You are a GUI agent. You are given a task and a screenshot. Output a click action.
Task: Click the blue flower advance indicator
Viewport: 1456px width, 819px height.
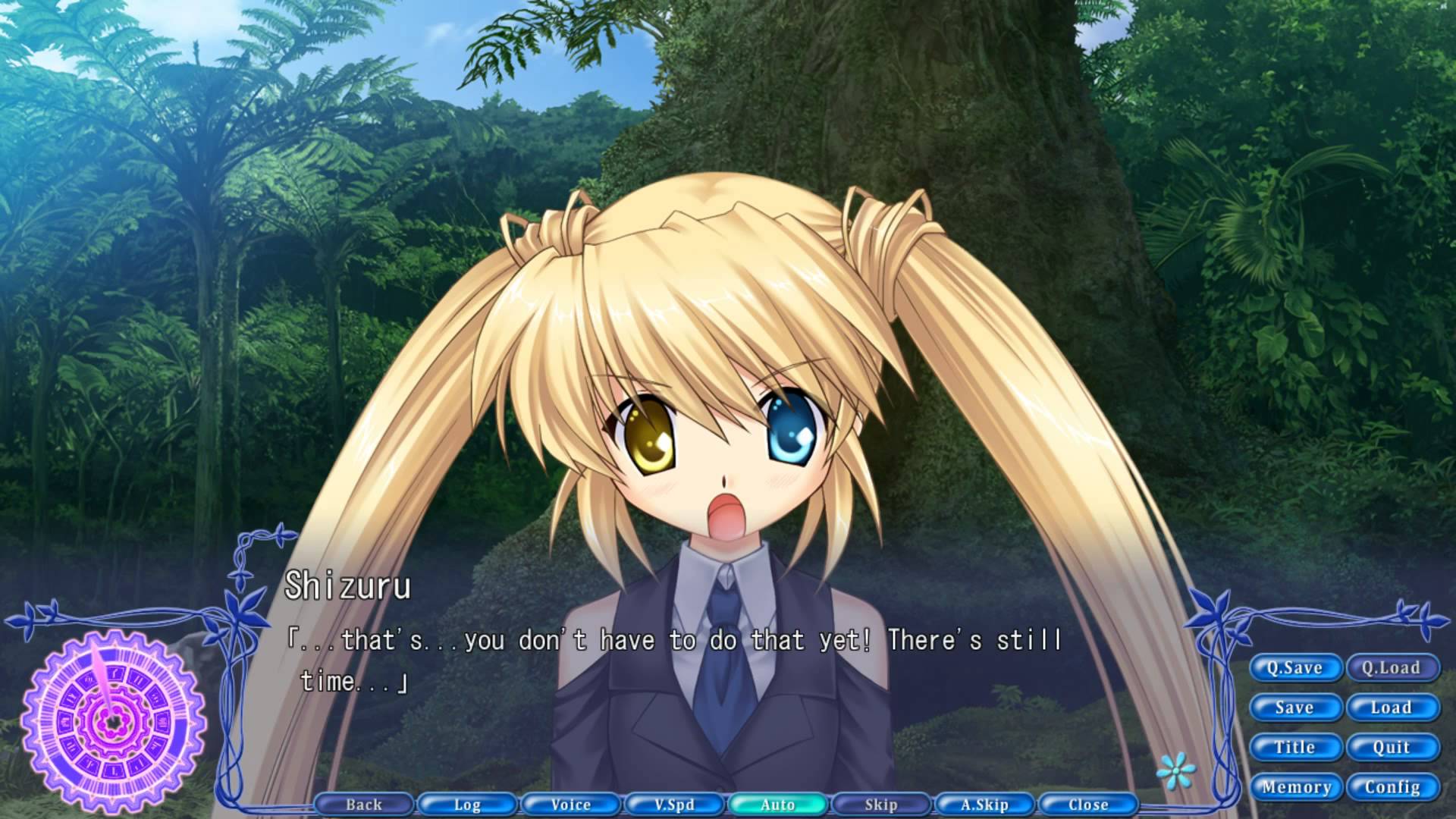[1175, 773]
